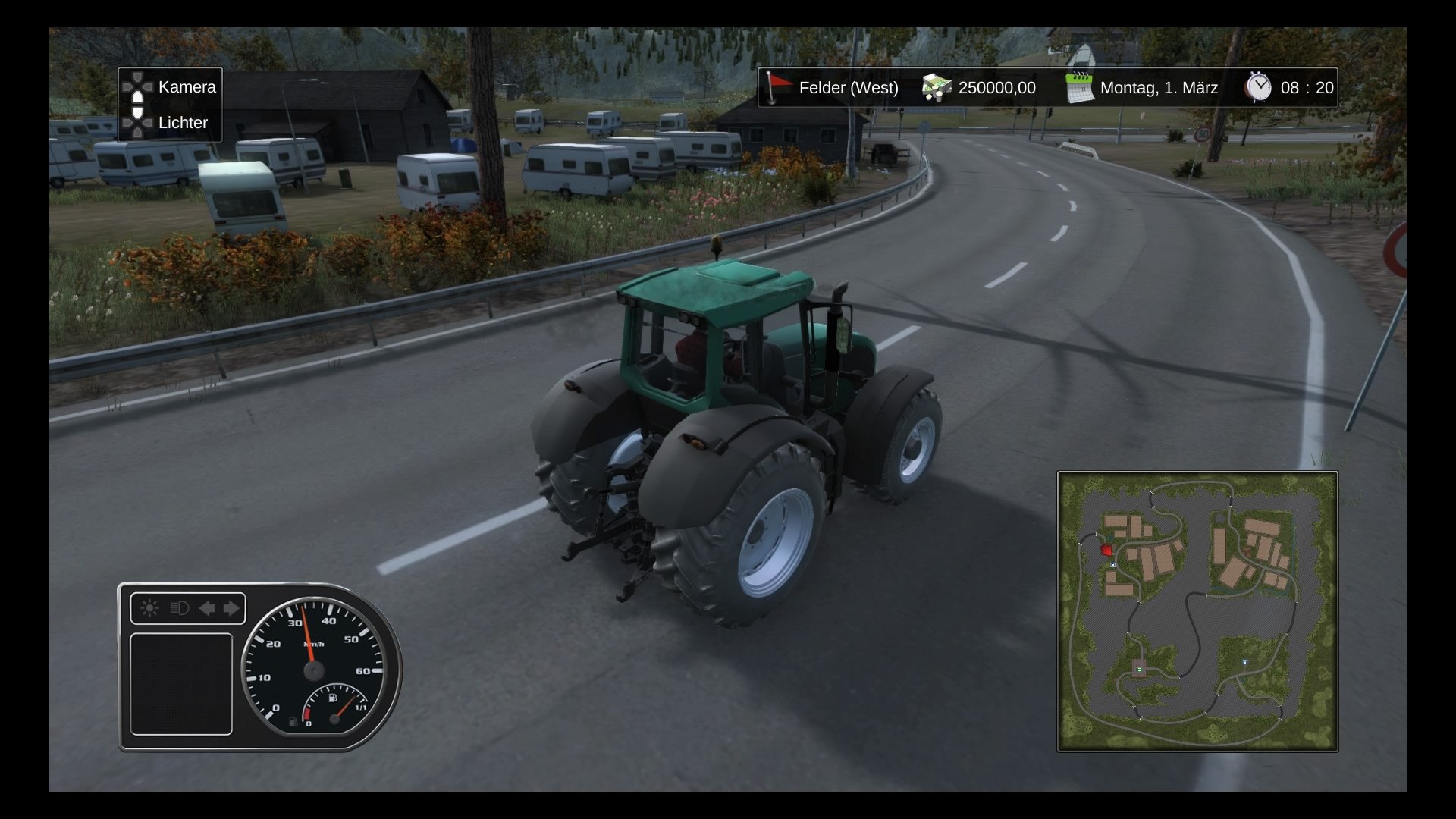Activate the left turn signal arrow
Image resolution: width=1456 pixels, height=819 pixels.
pyautogui.click(x=206, y=608)
